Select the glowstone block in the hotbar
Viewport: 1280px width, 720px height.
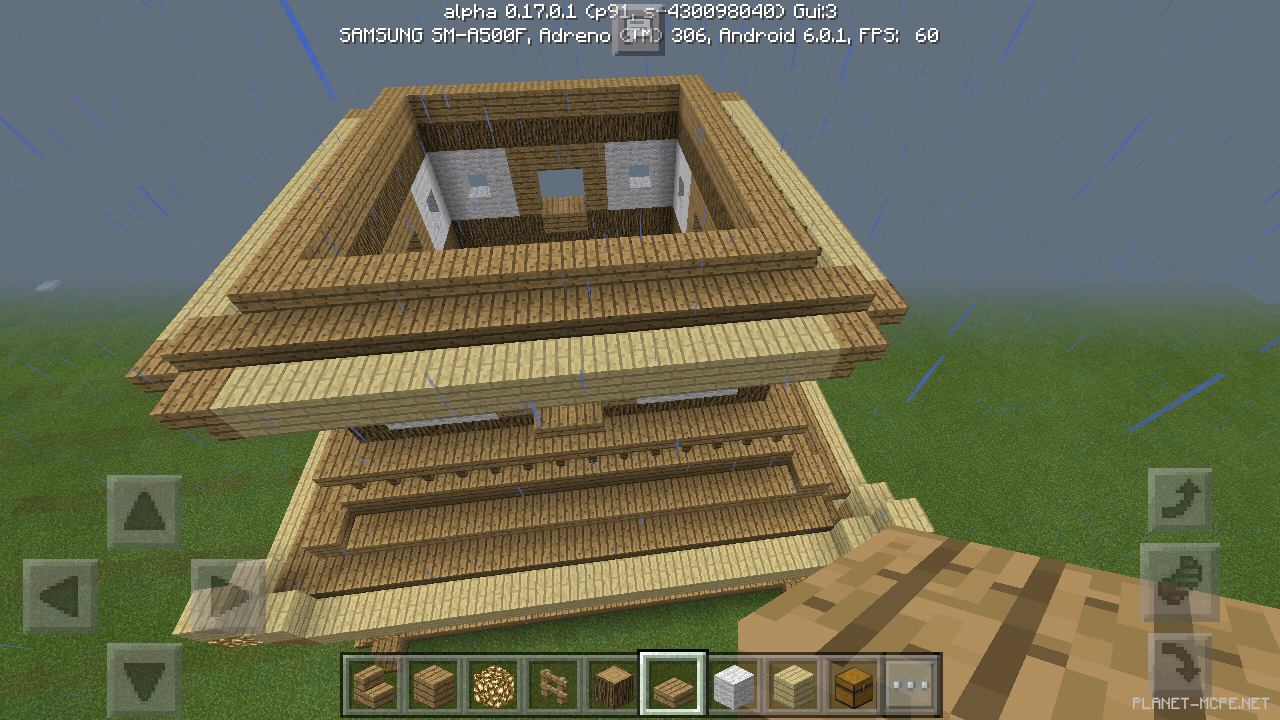click(x=492, y=686)
